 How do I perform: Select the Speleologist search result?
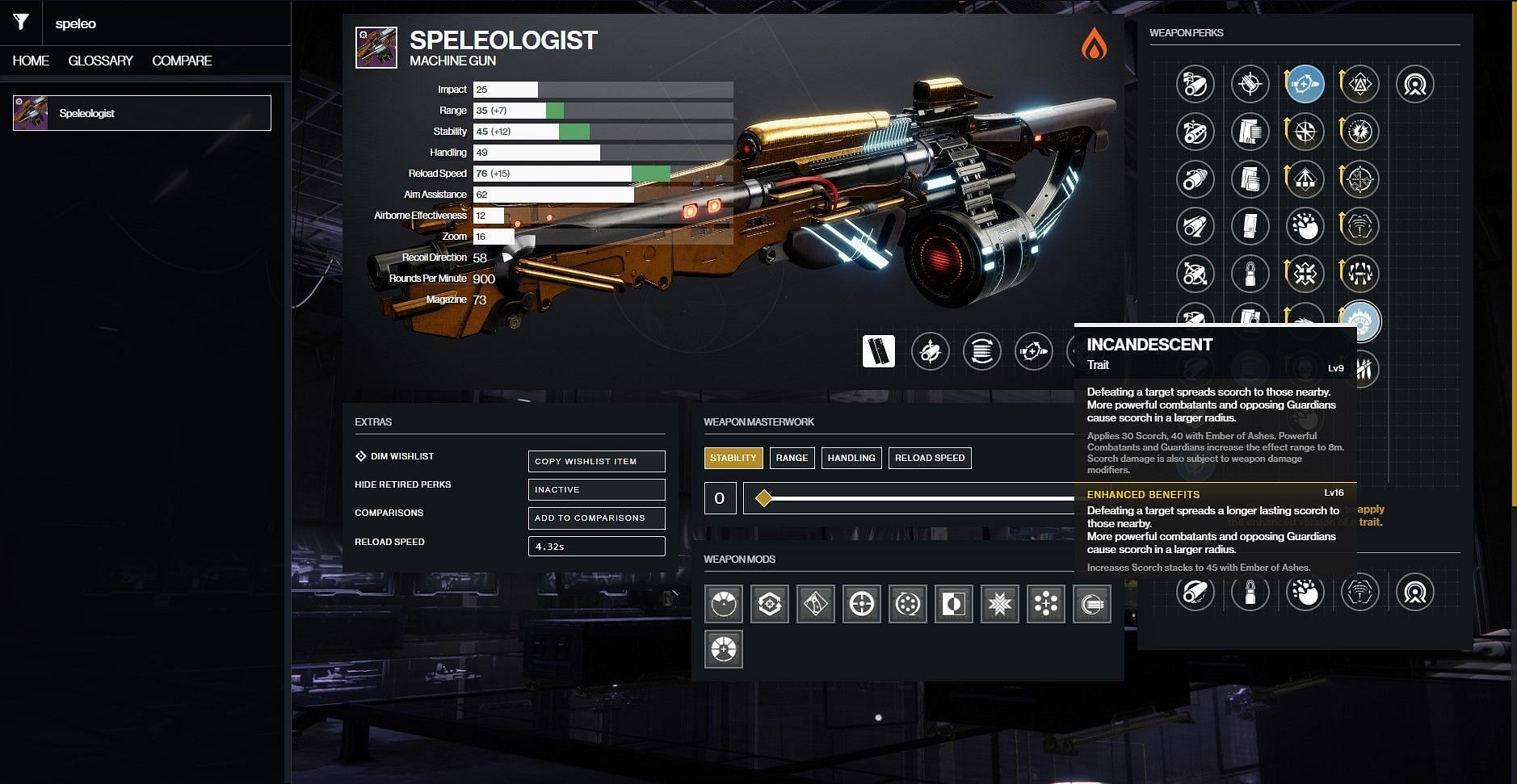tap(142, 113)
